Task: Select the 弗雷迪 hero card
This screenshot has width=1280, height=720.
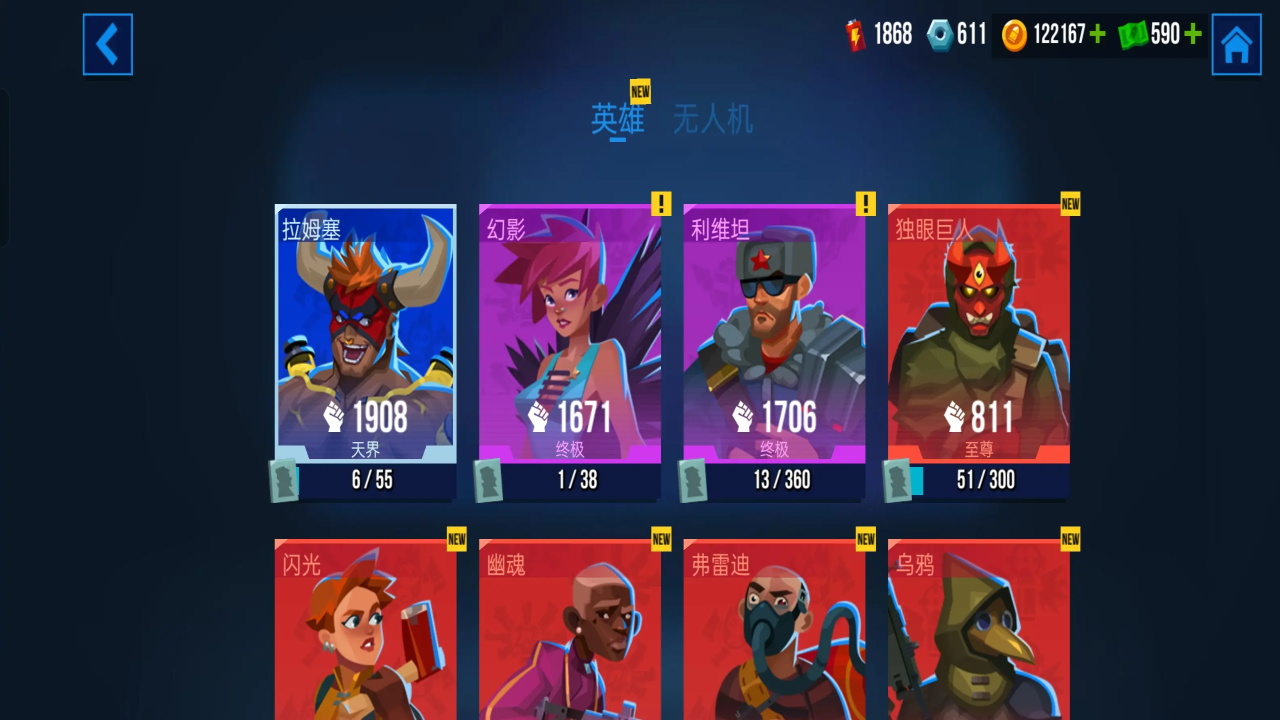Action: point(774,630)
